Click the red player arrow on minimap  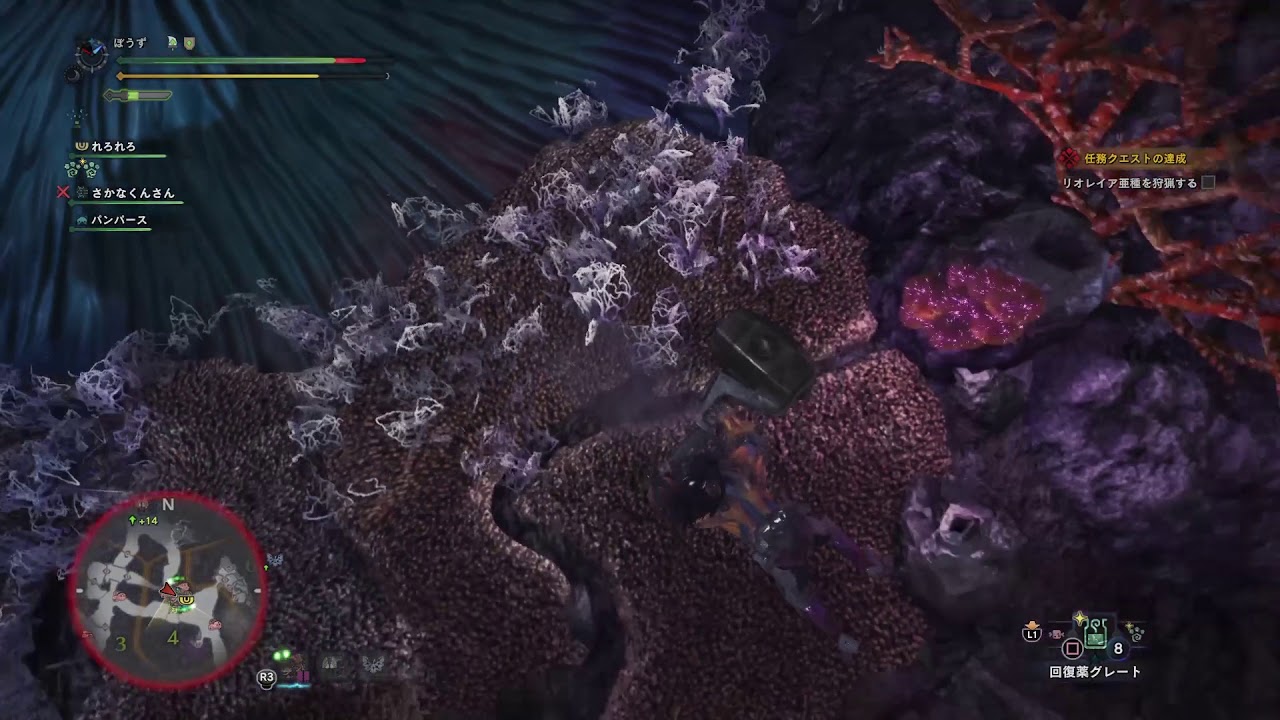click(x=169, y=591)
